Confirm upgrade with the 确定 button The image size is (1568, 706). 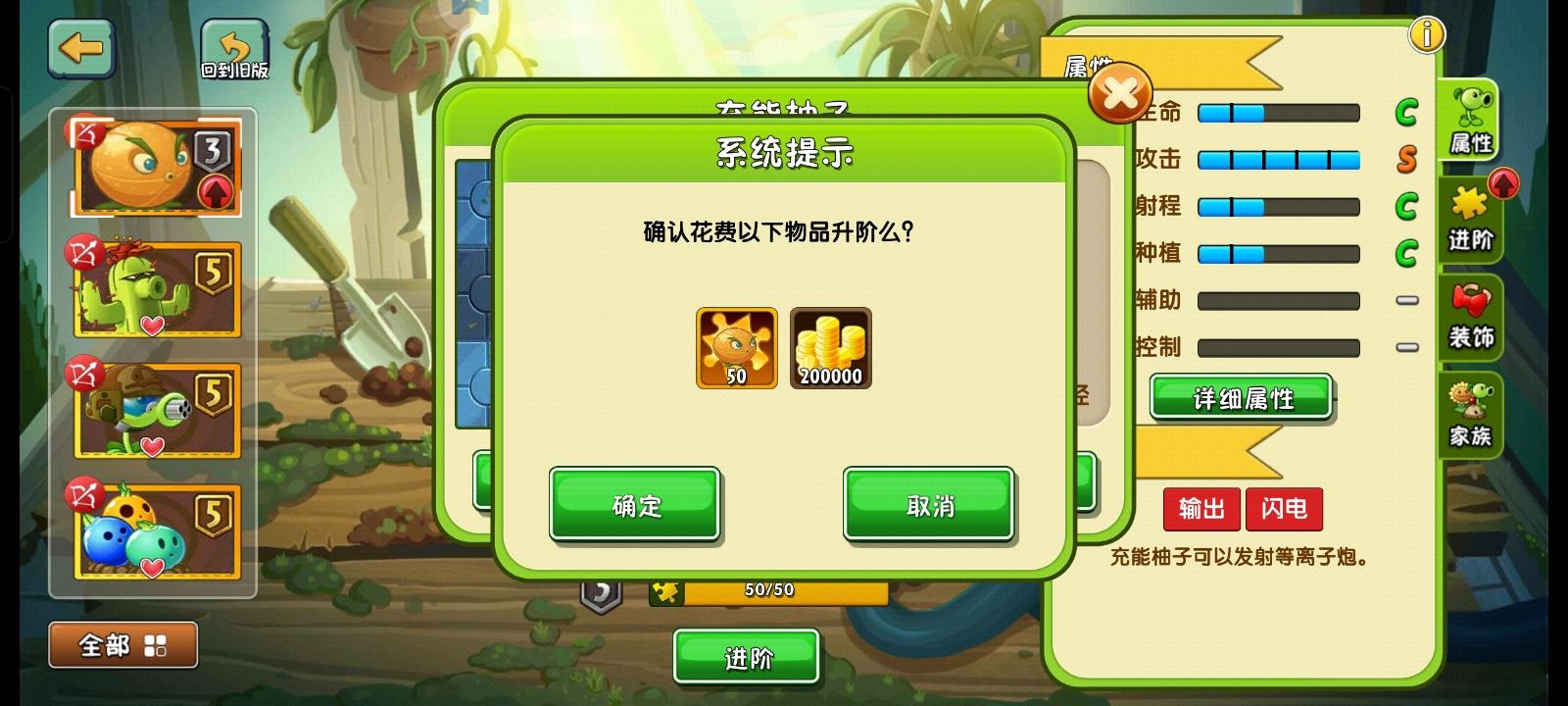coord(634,505)
